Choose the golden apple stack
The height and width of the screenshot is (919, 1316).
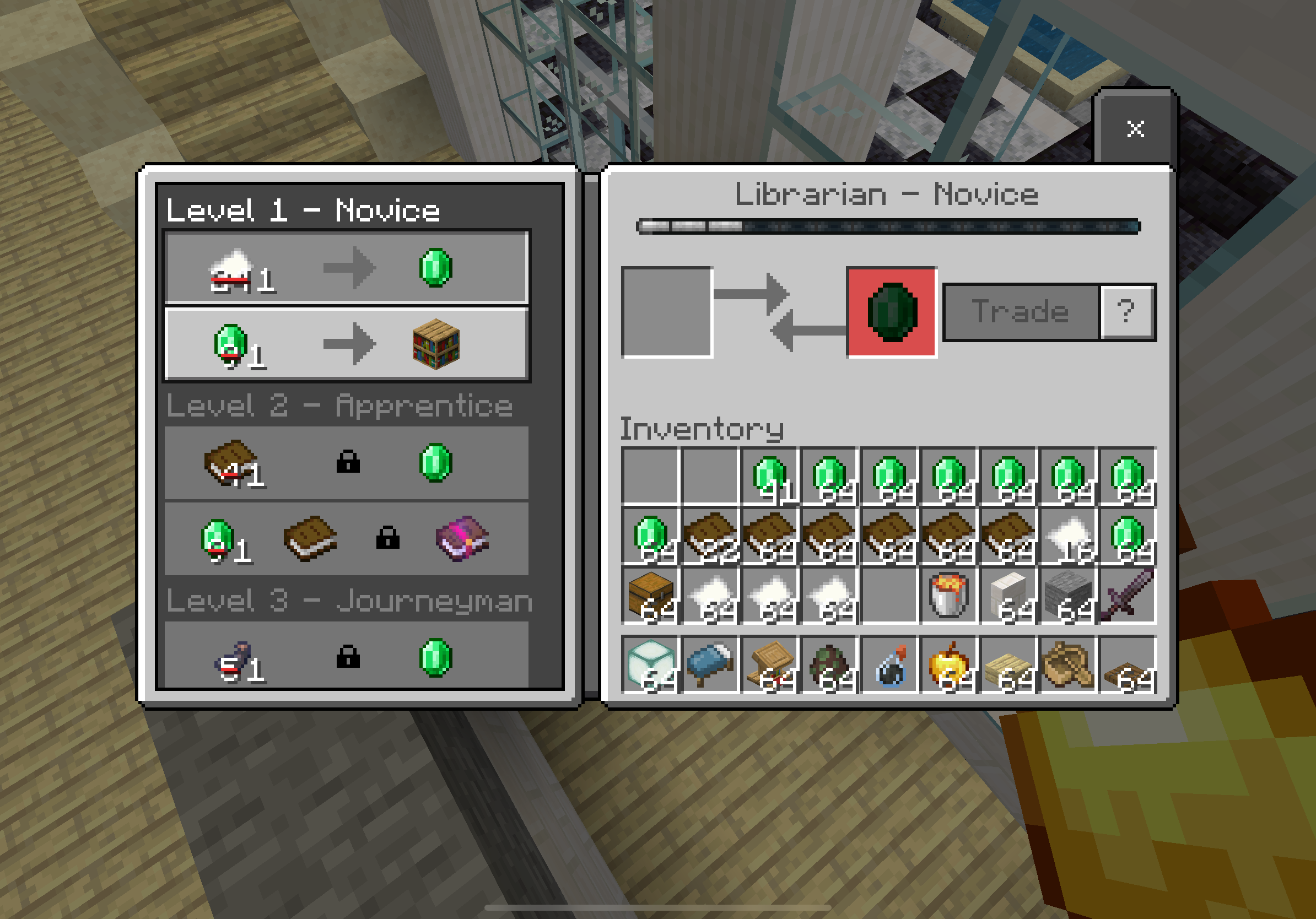[949, 664]
